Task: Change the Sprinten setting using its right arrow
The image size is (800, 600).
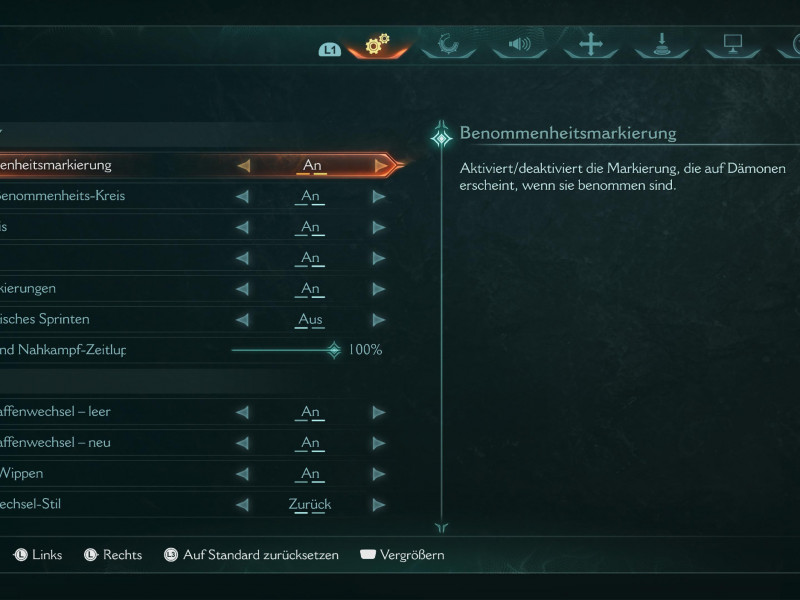Action: (x=379, y=320)
